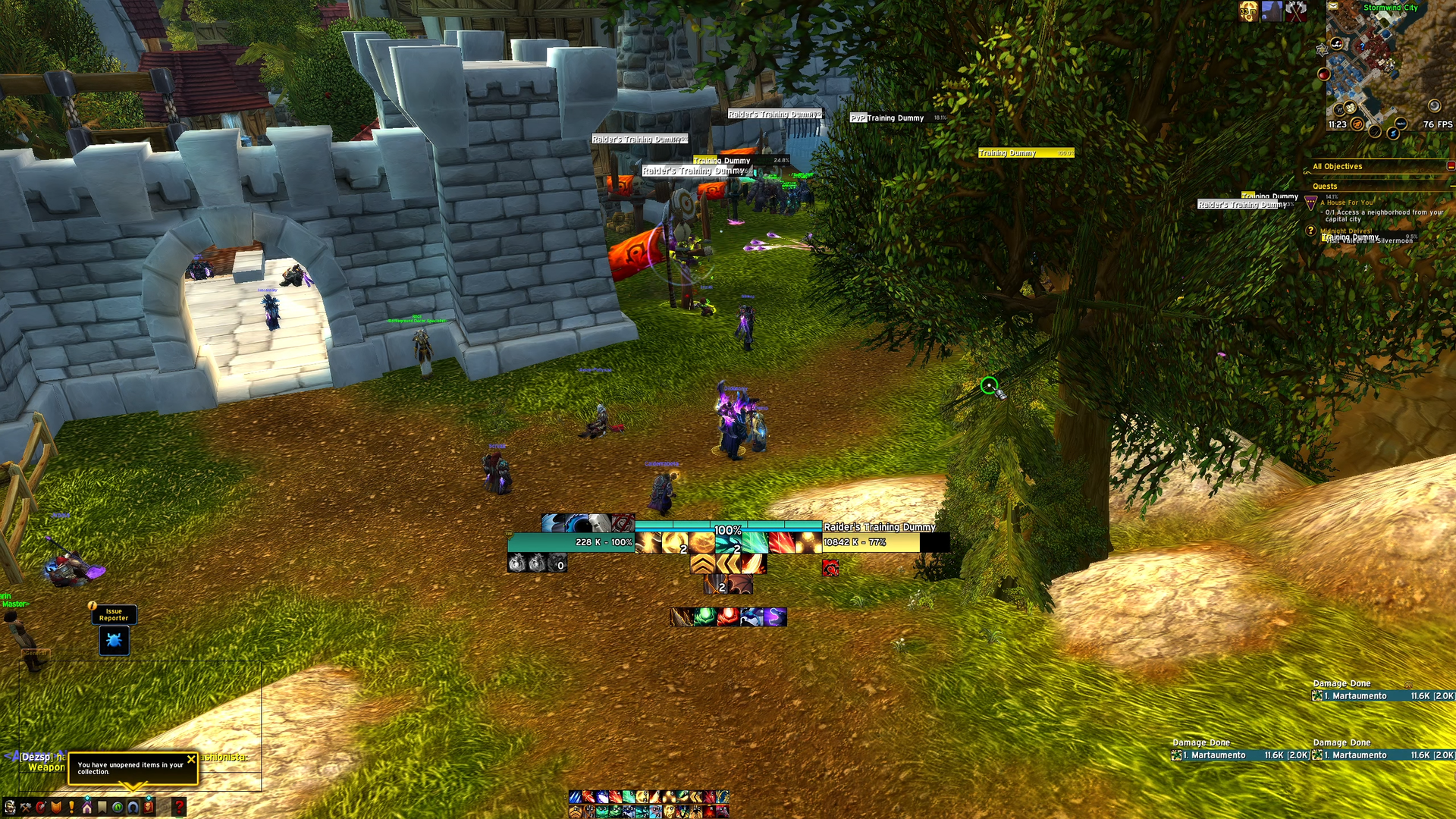Open the yellow exclamation quest log button
1456x819 pixels.
[71, 807]
